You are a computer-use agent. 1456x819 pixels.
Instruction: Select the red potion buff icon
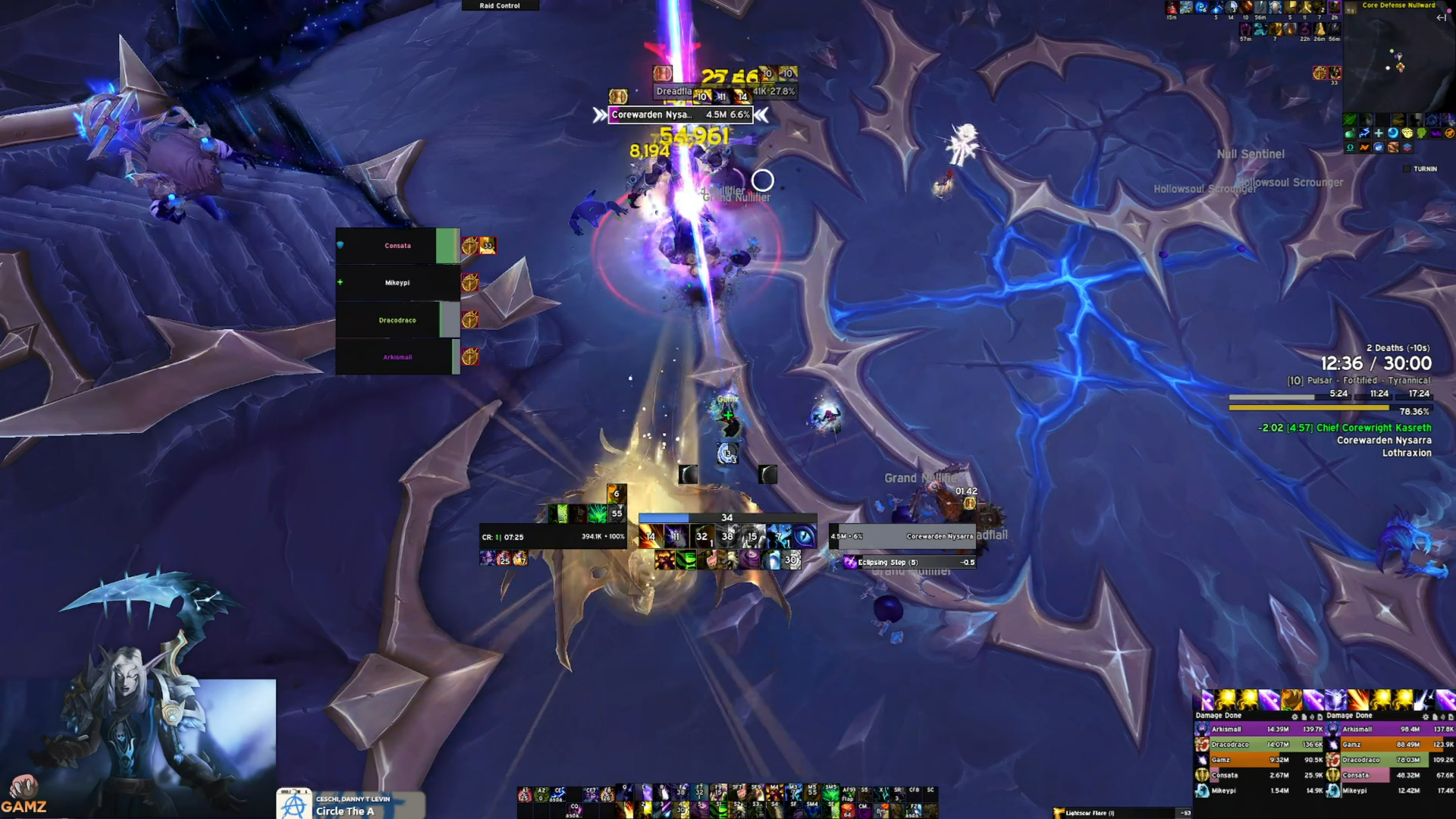1172,8
